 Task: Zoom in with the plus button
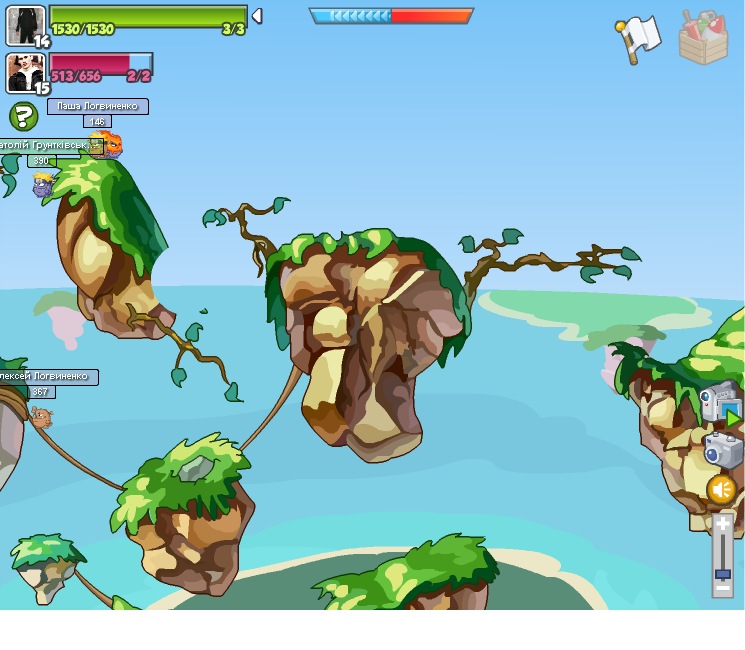pos(723,523)
